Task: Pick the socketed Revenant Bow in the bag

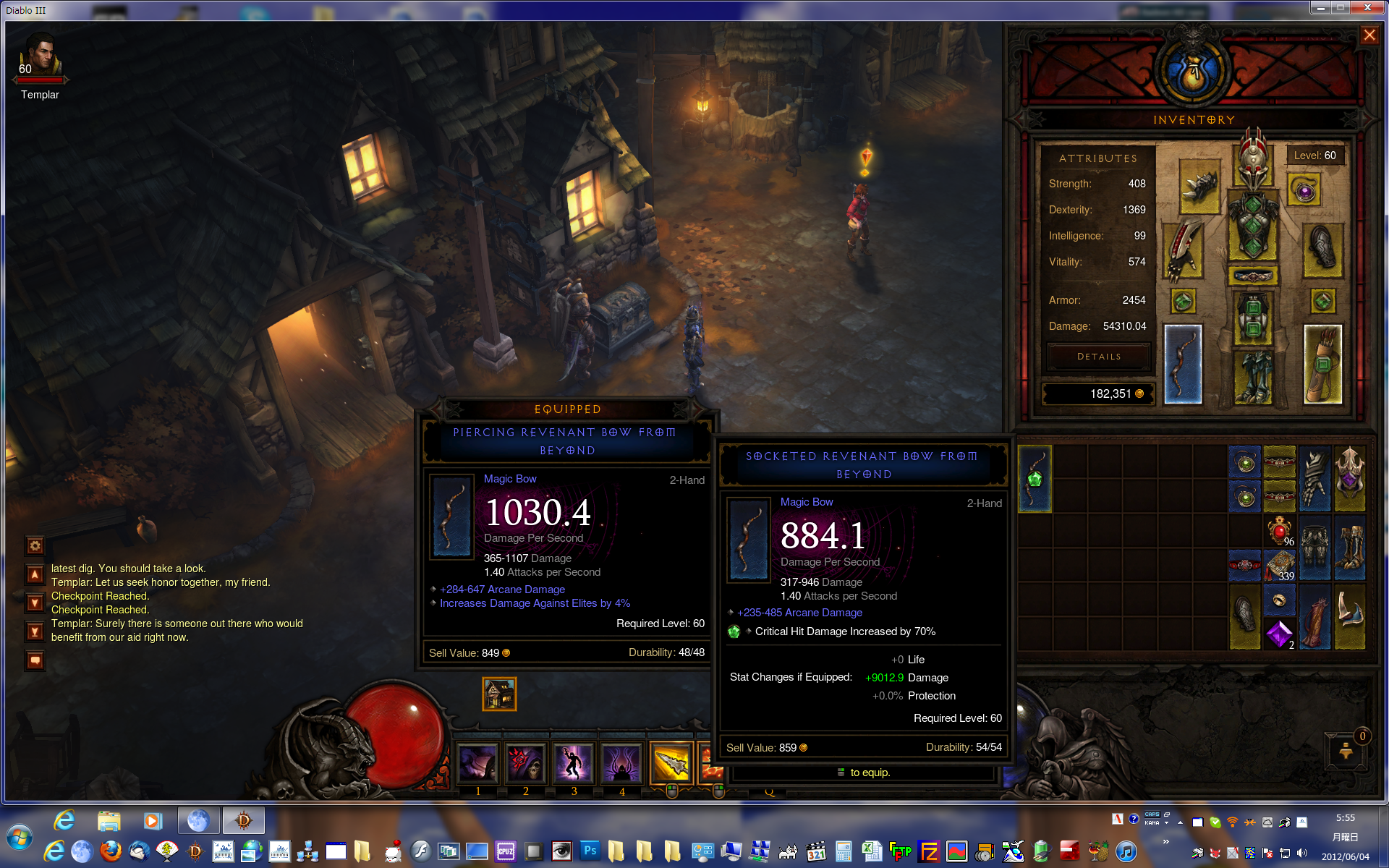Action: tap(1035, 478)
